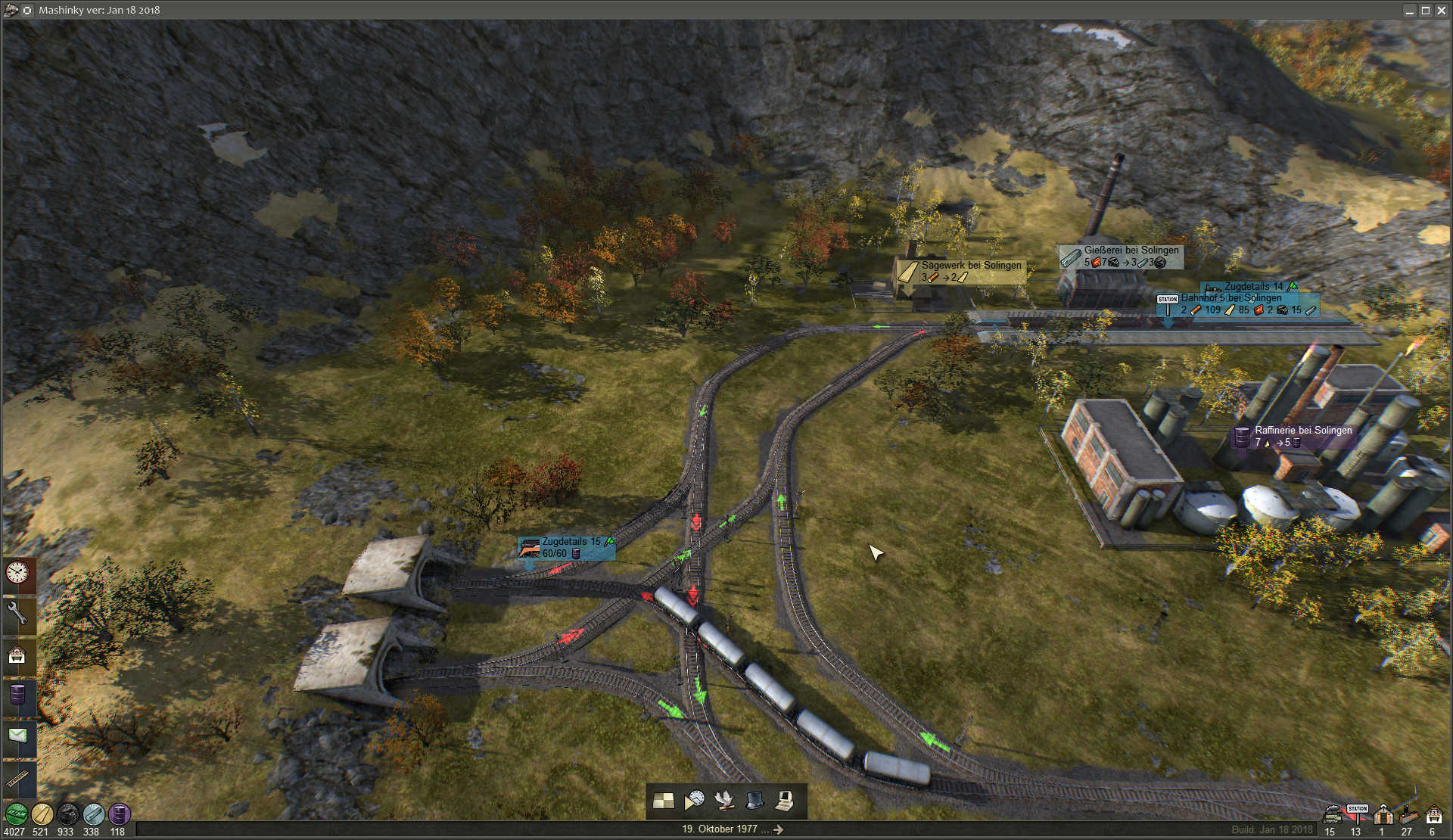The image size is (1453, 840).
Task: Click the arrow beside the date
Action: click(x=779, y=829)
